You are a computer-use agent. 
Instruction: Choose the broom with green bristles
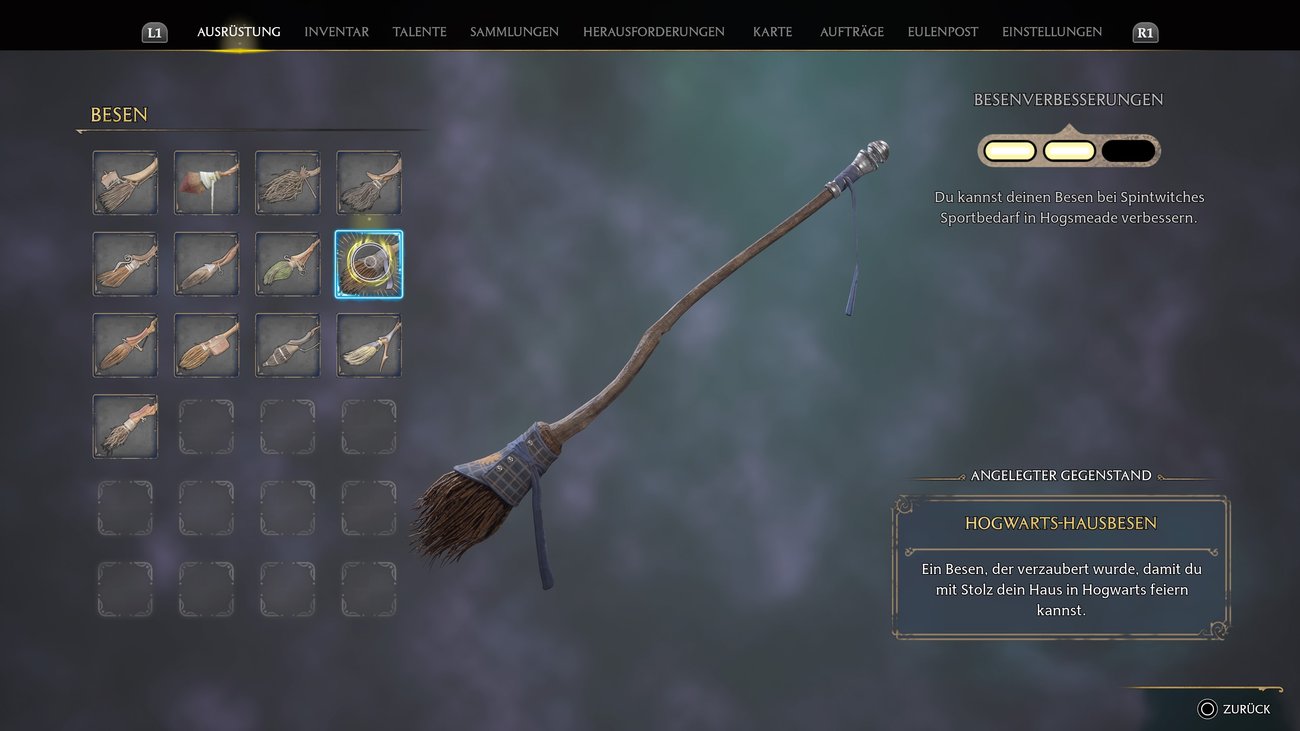[x=288, y=264]
